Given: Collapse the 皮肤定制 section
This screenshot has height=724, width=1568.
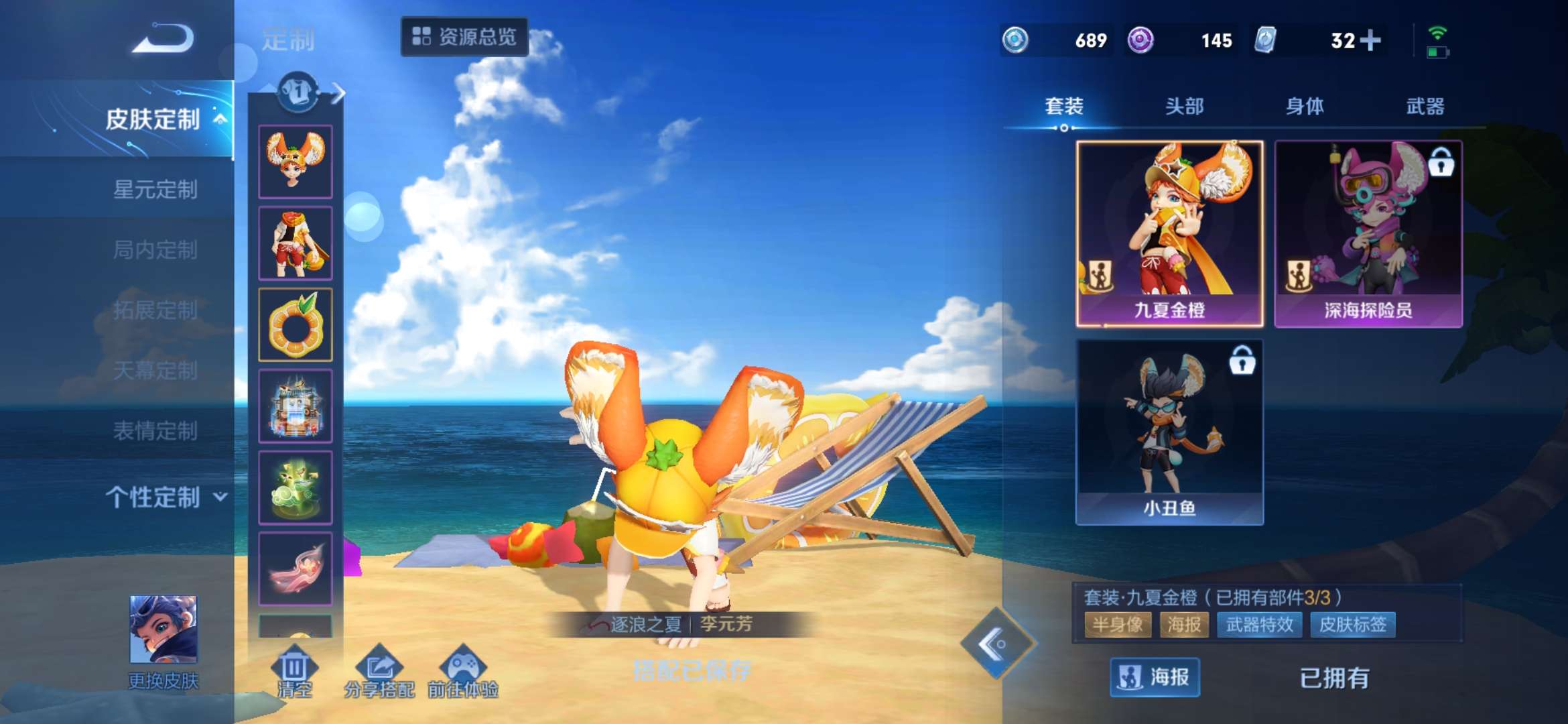Looking at the screenshot, I should tap(165, 119).
